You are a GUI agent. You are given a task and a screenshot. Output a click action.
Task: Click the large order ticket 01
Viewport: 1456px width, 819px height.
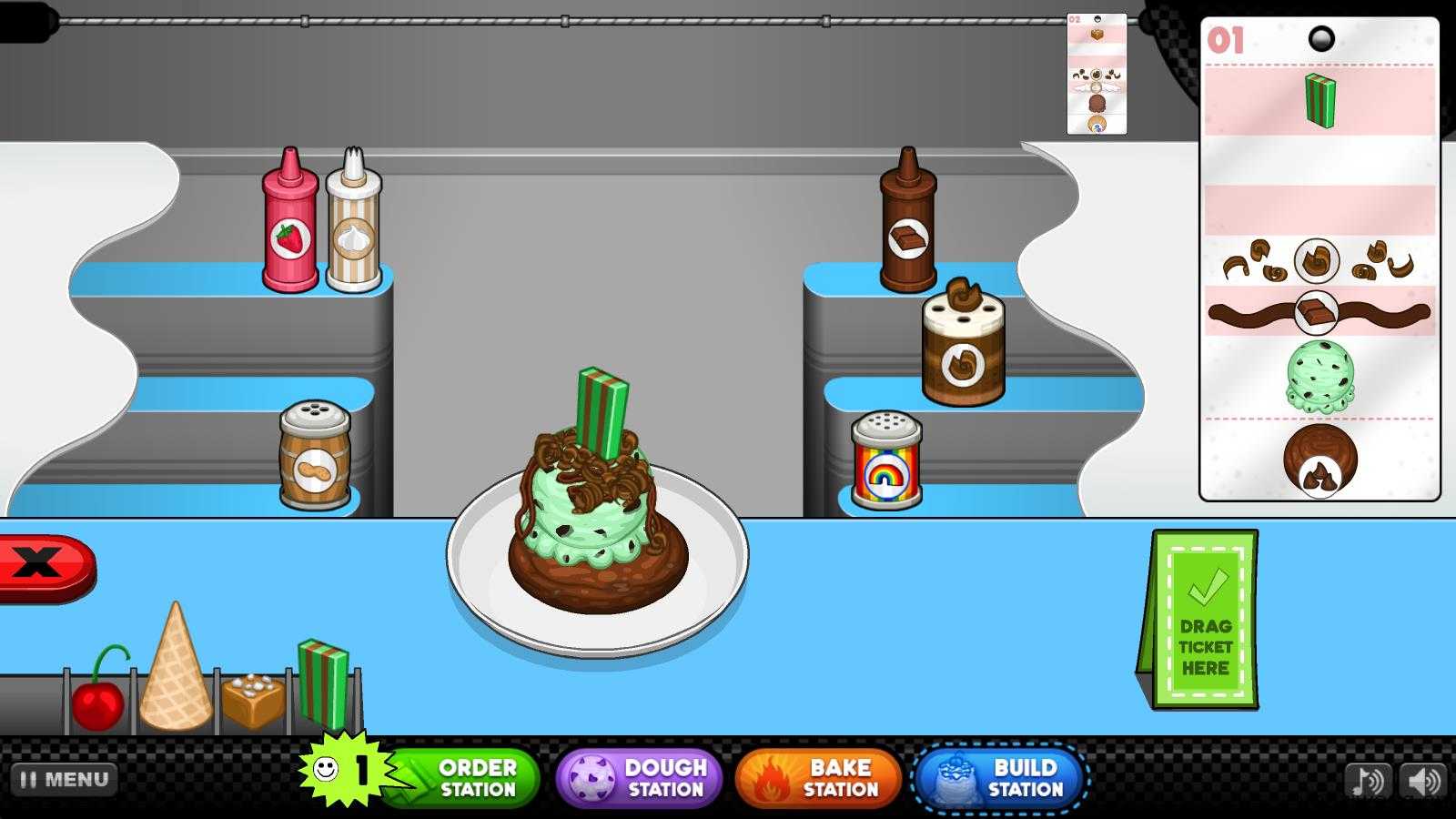pyautogui.click(x=1319, y=259)
